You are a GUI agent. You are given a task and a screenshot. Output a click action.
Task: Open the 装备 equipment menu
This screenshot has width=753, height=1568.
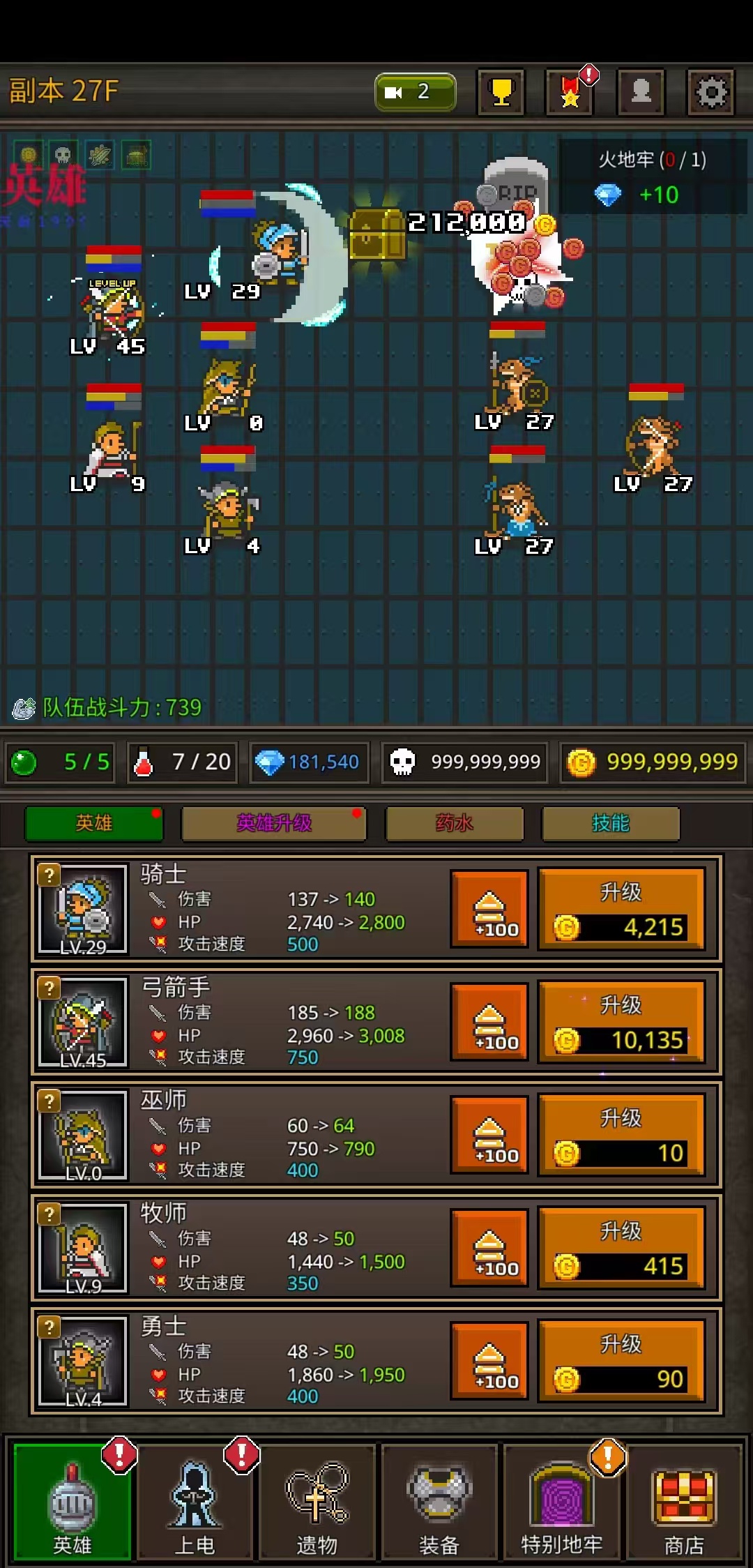(439, 1507)
